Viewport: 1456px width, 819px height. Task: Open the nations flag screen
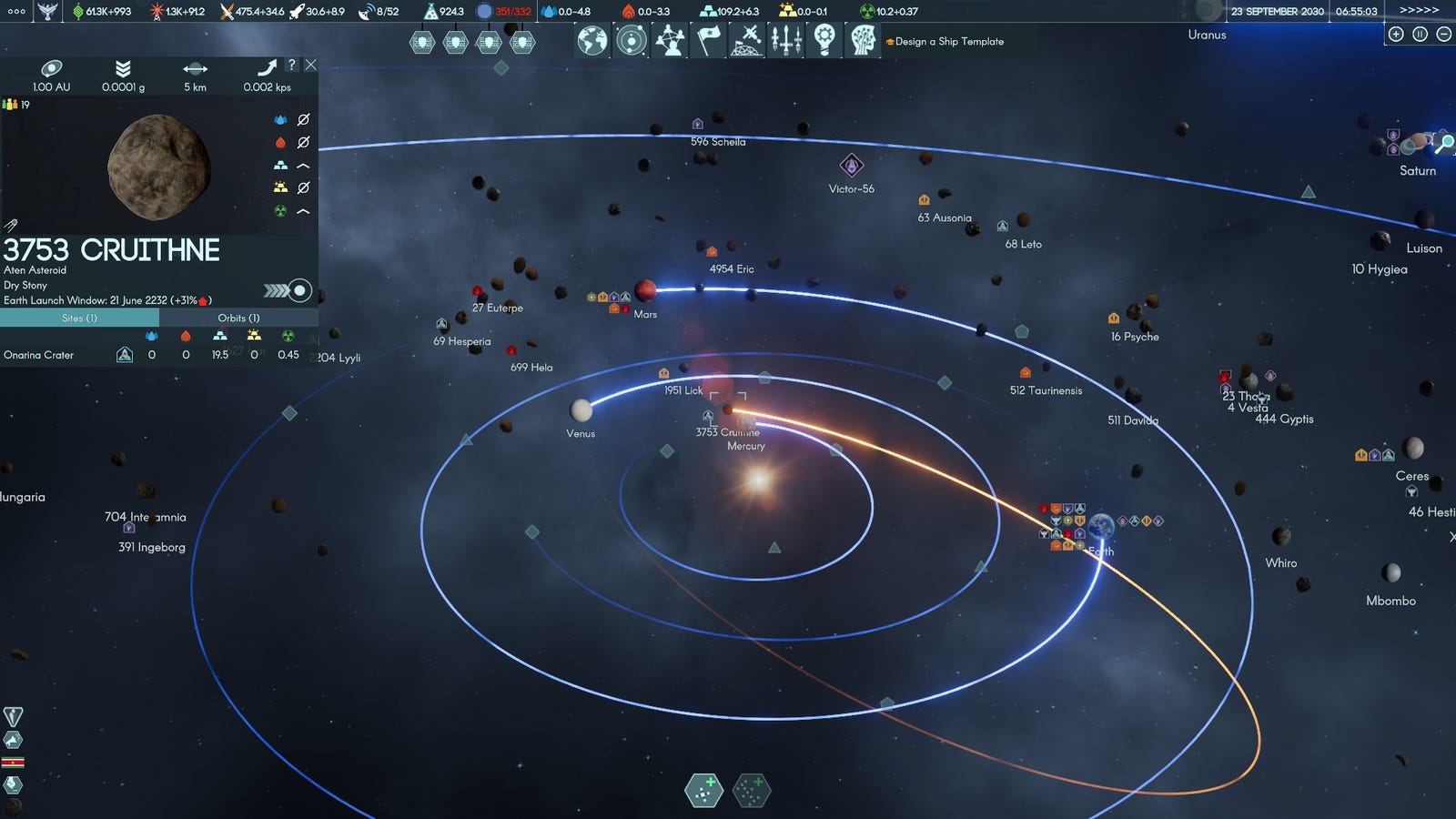coord(709,41)
